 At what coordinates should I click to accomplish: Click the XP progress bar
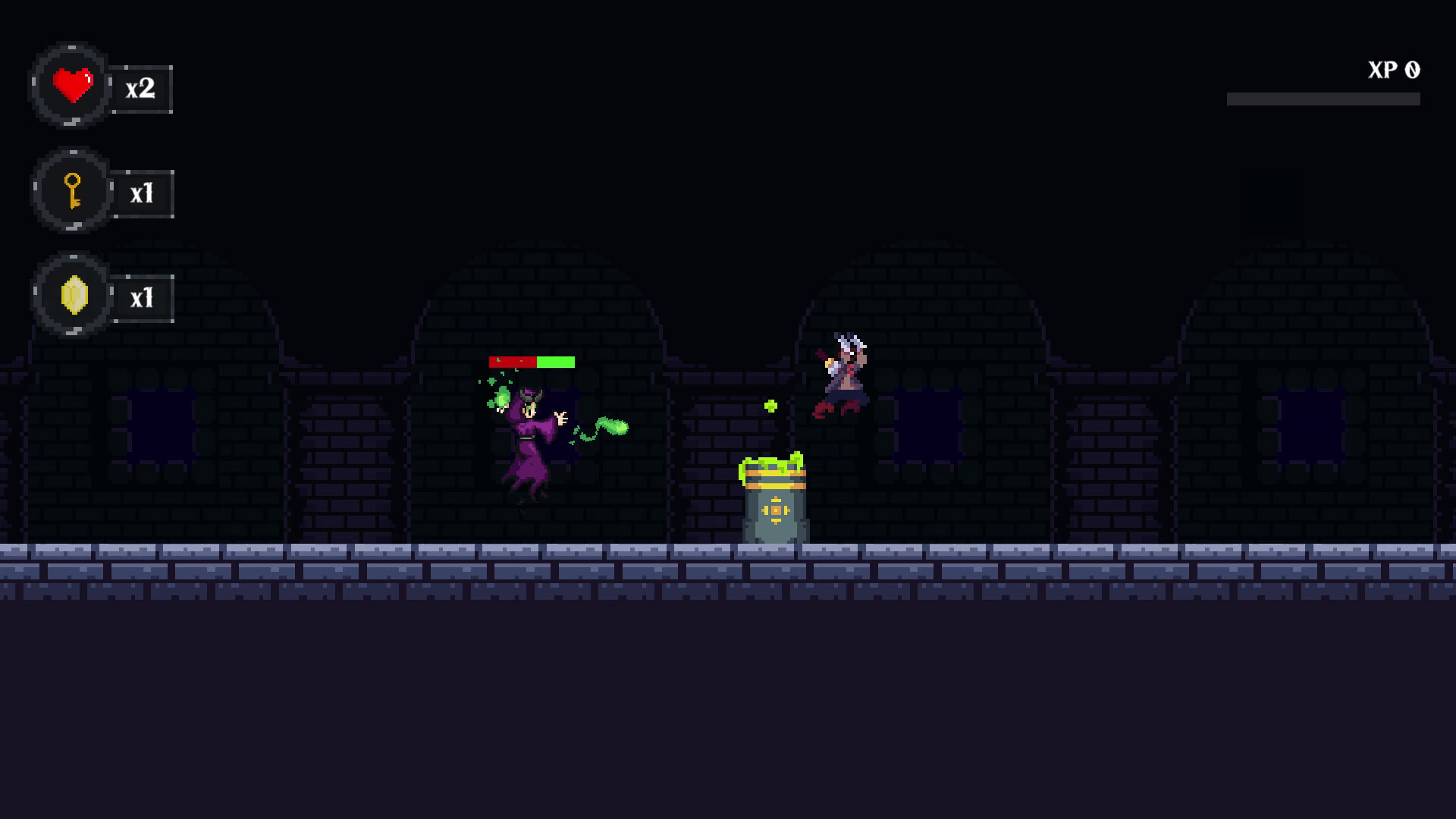(x=1323, y=98)
